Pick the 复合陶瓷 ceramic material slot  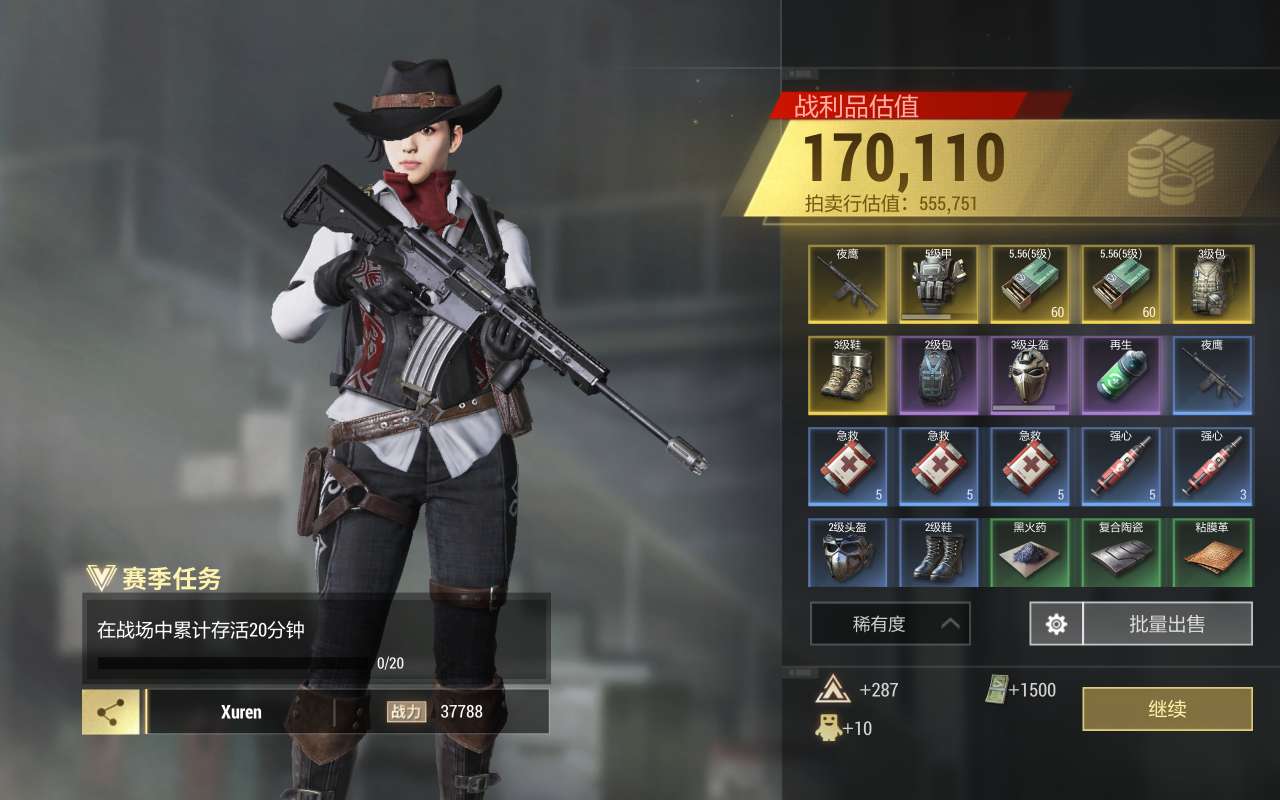tap(1121, 552)
